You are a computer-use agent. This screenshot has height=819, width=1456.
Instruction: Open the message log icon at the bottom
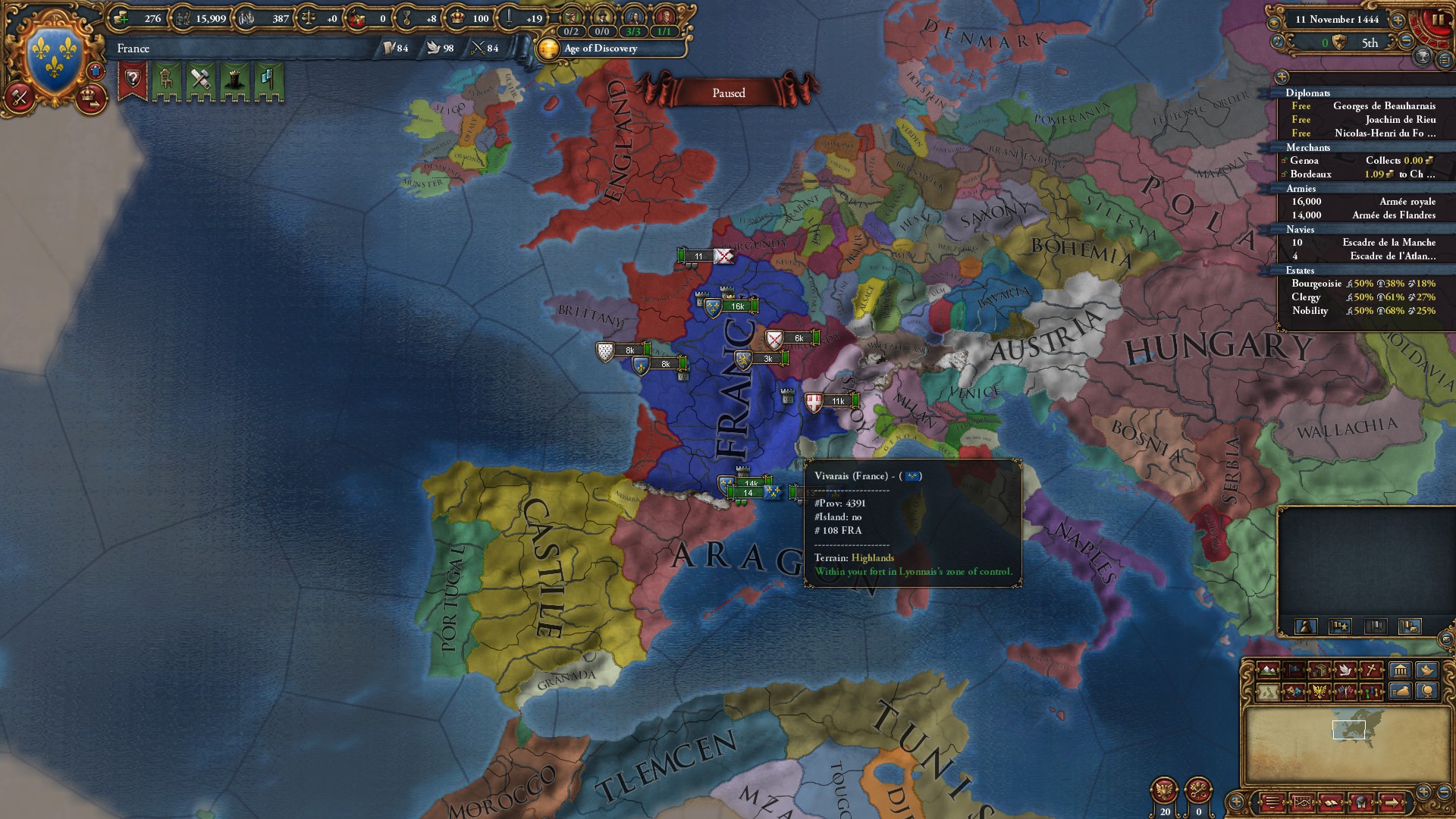pos(1272,802)
